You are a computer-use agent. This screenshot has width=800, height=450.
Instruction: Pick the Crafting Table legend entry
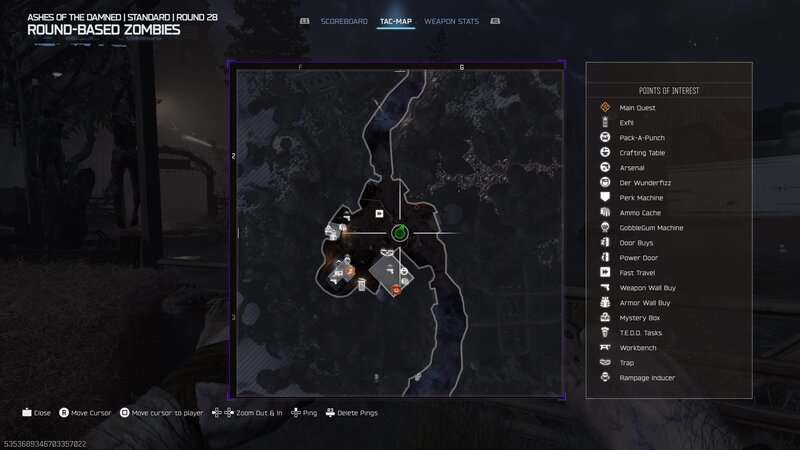(x=642, y=152)
